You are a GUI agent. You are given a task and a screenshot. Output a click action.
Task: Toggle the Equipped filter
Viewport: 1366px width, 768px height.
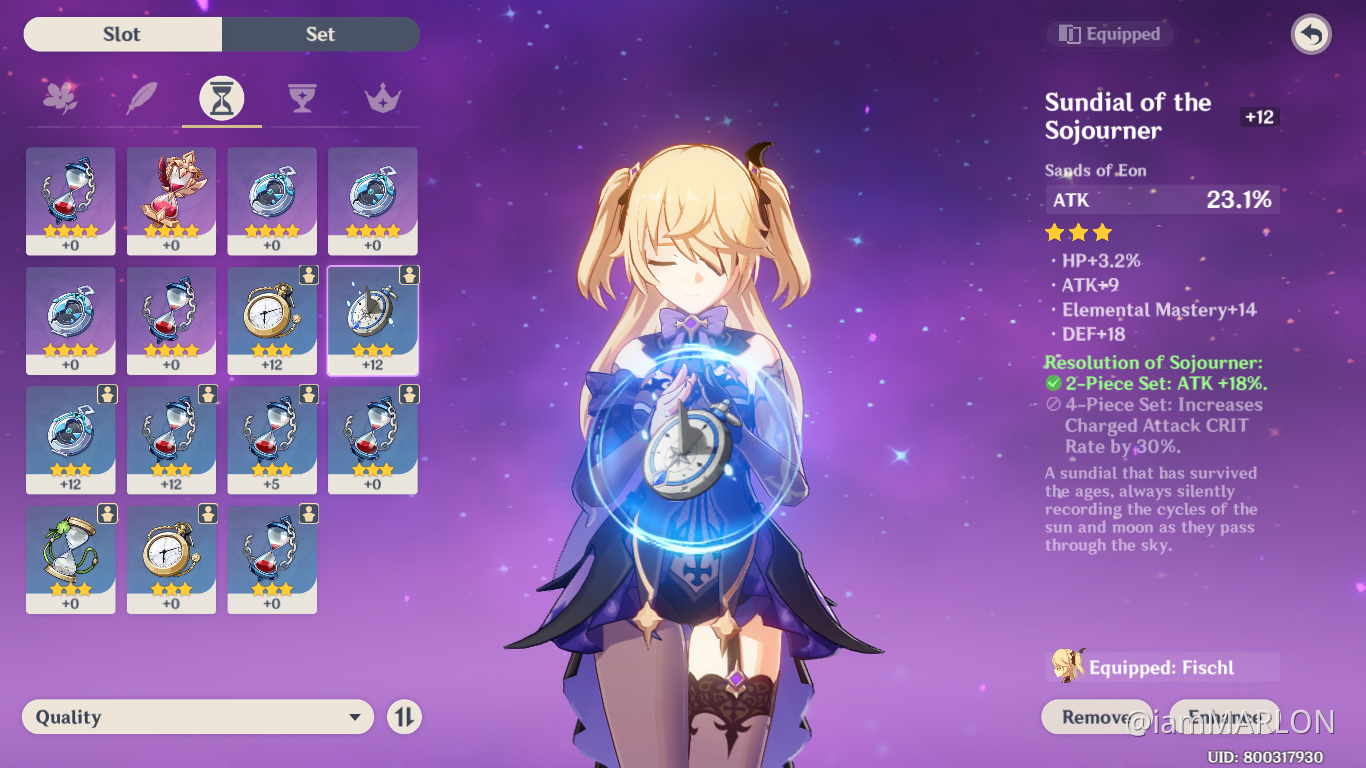coord(1110,33)
